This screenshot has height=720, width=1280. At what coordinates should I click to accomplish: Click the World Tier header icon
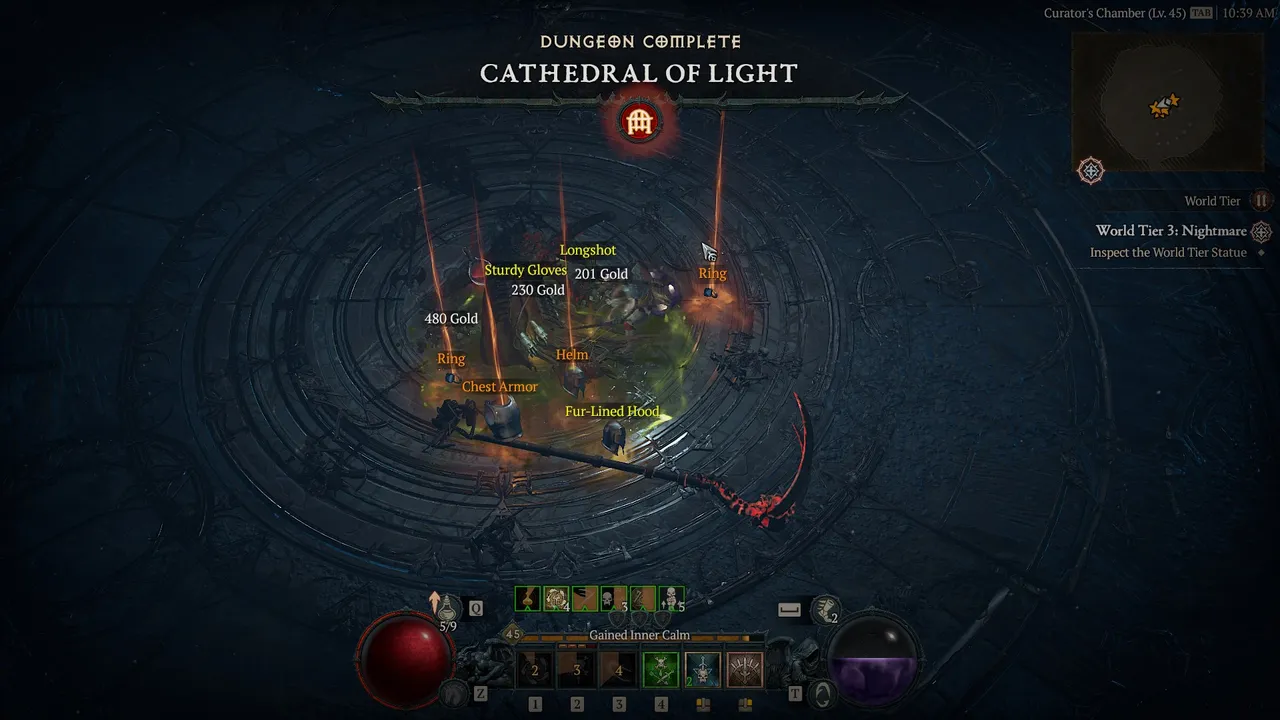pyautogui.click(x=1261, y=201)
